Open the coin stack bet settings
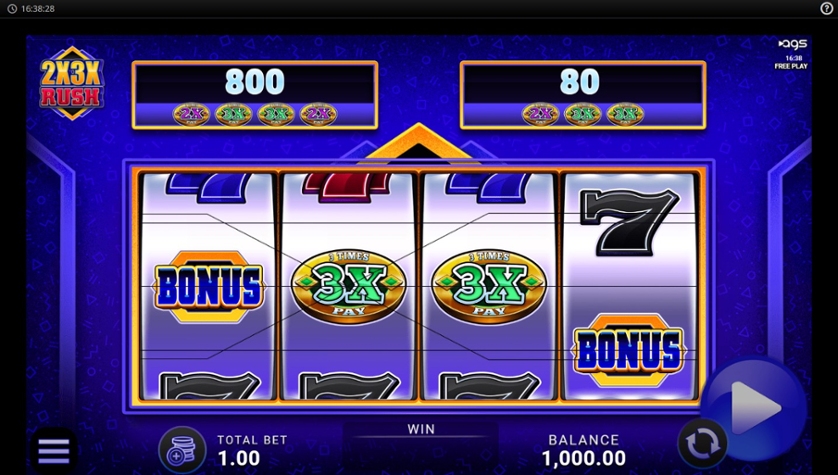 point(182,449)
